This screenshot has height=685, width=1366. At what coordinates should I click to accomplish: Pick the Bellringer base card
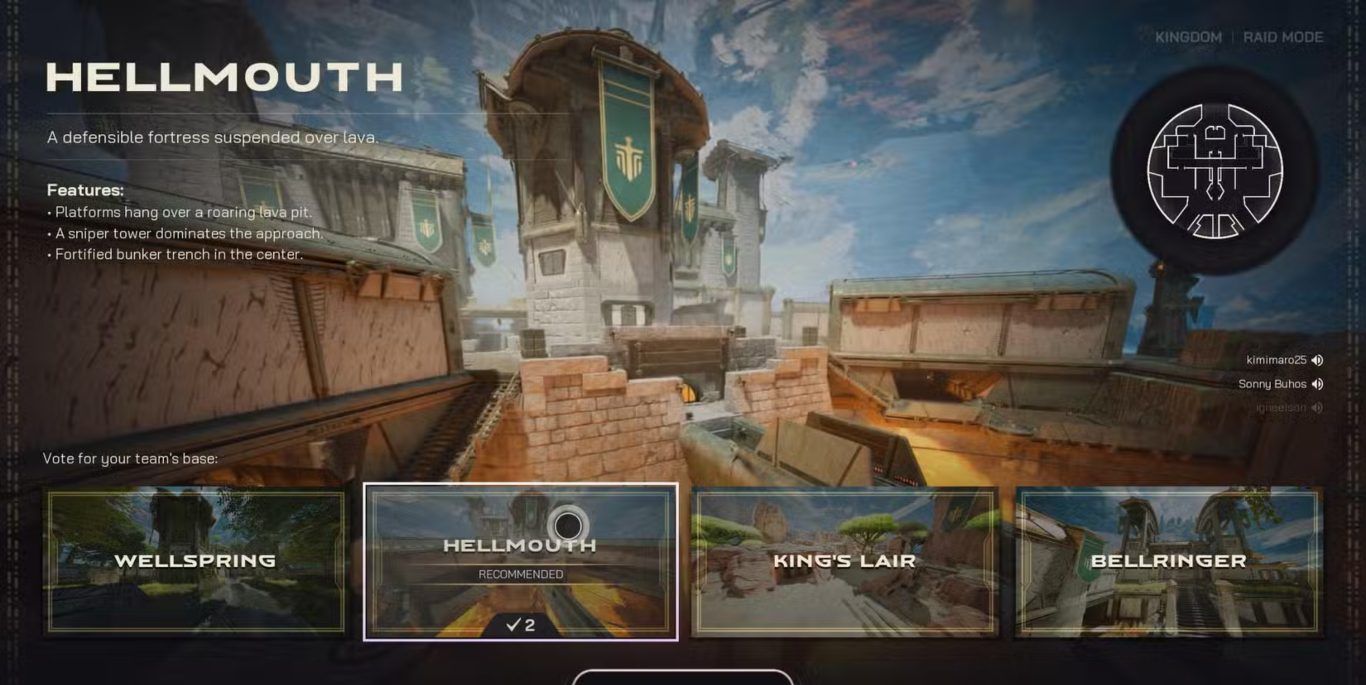pos(1168,561)
